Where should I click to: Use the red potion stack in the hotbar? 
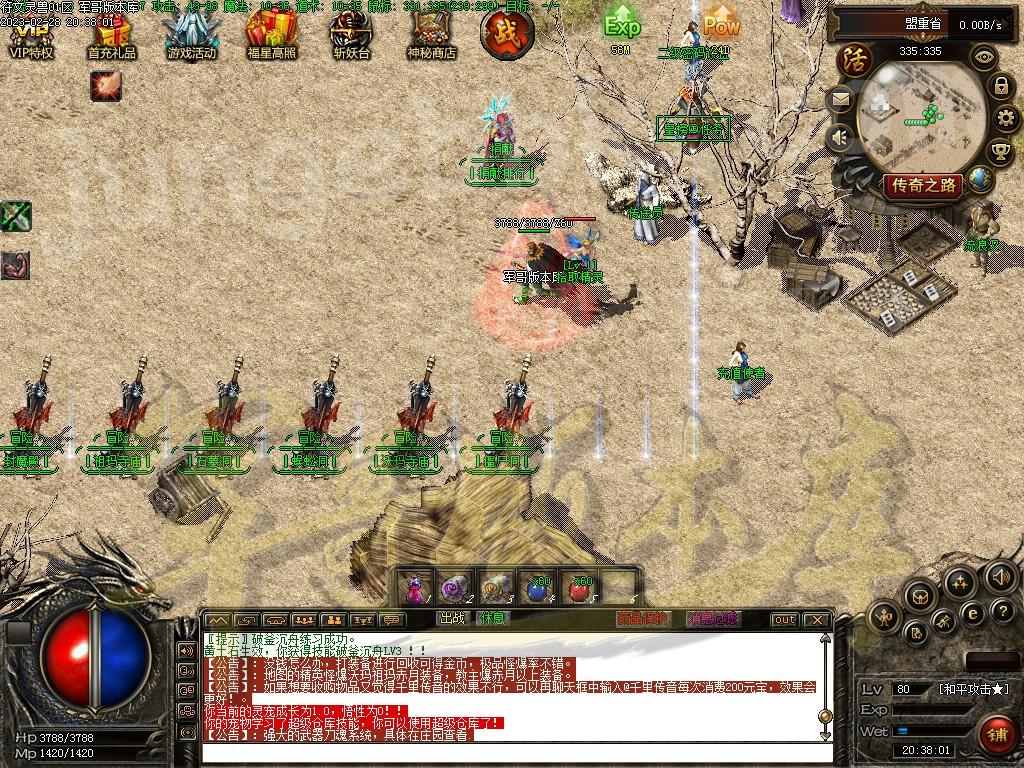click(578, 588)
